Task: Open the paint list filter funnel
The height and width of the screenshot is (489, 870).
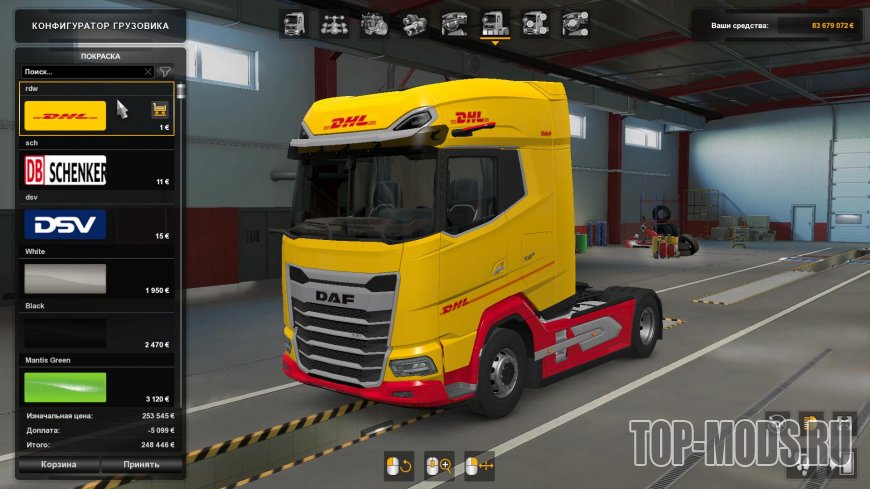Action: click(165, 72)
